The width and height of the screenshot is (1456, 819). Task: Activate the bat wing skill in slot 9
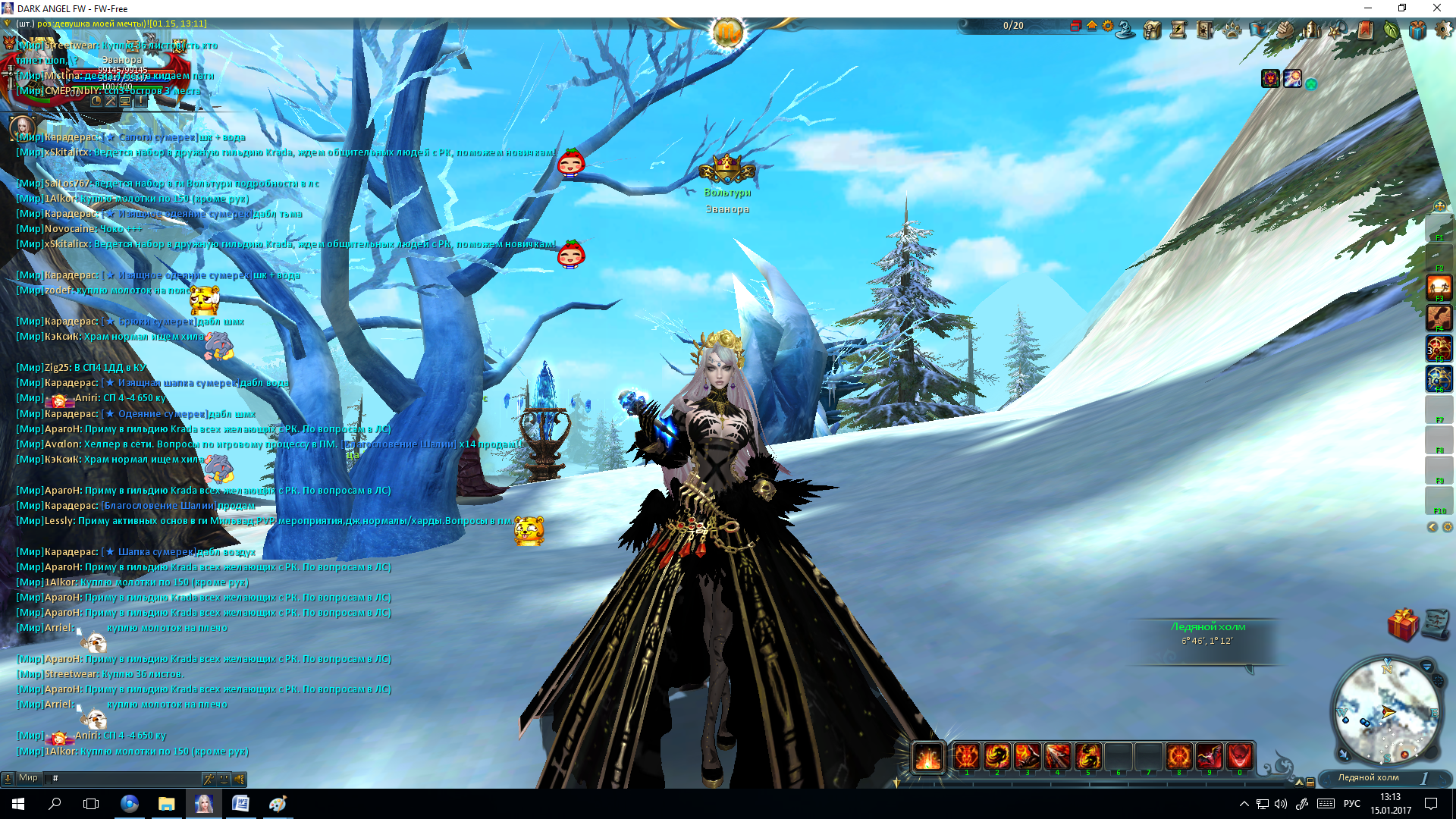[x=1209, y=756]
